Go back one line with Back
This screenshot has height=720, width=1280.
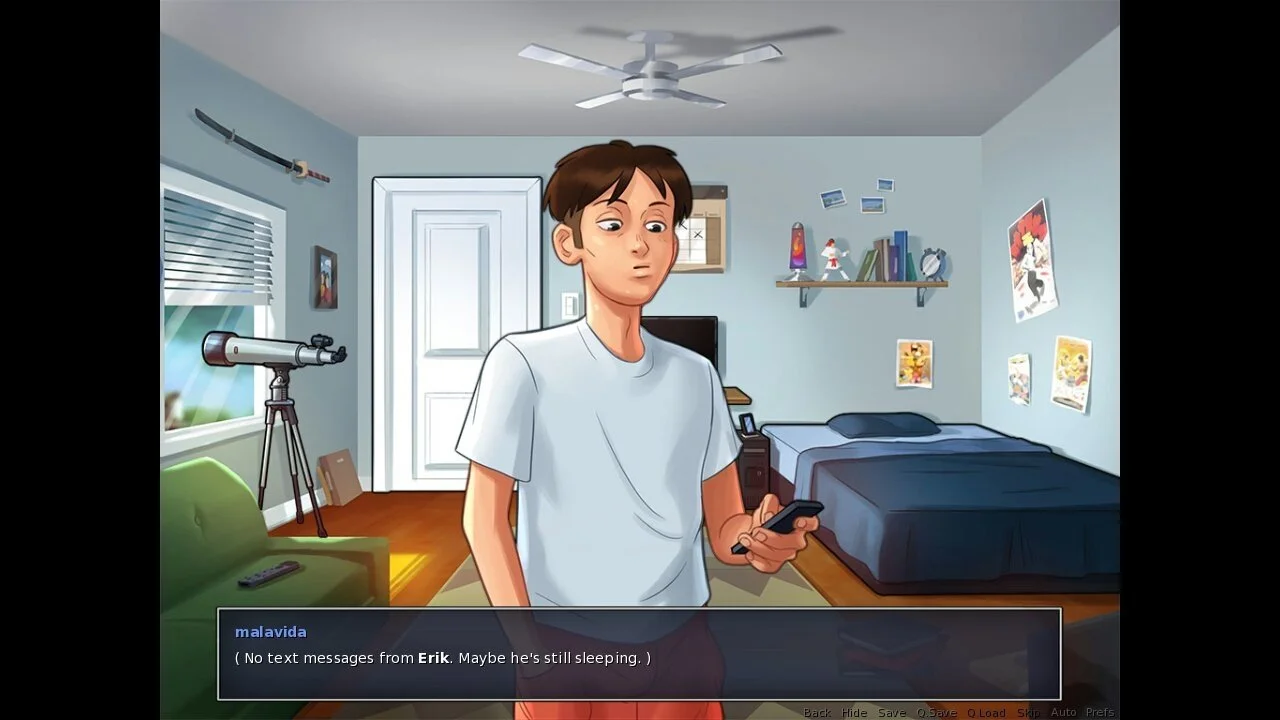(x=817, y=712)
